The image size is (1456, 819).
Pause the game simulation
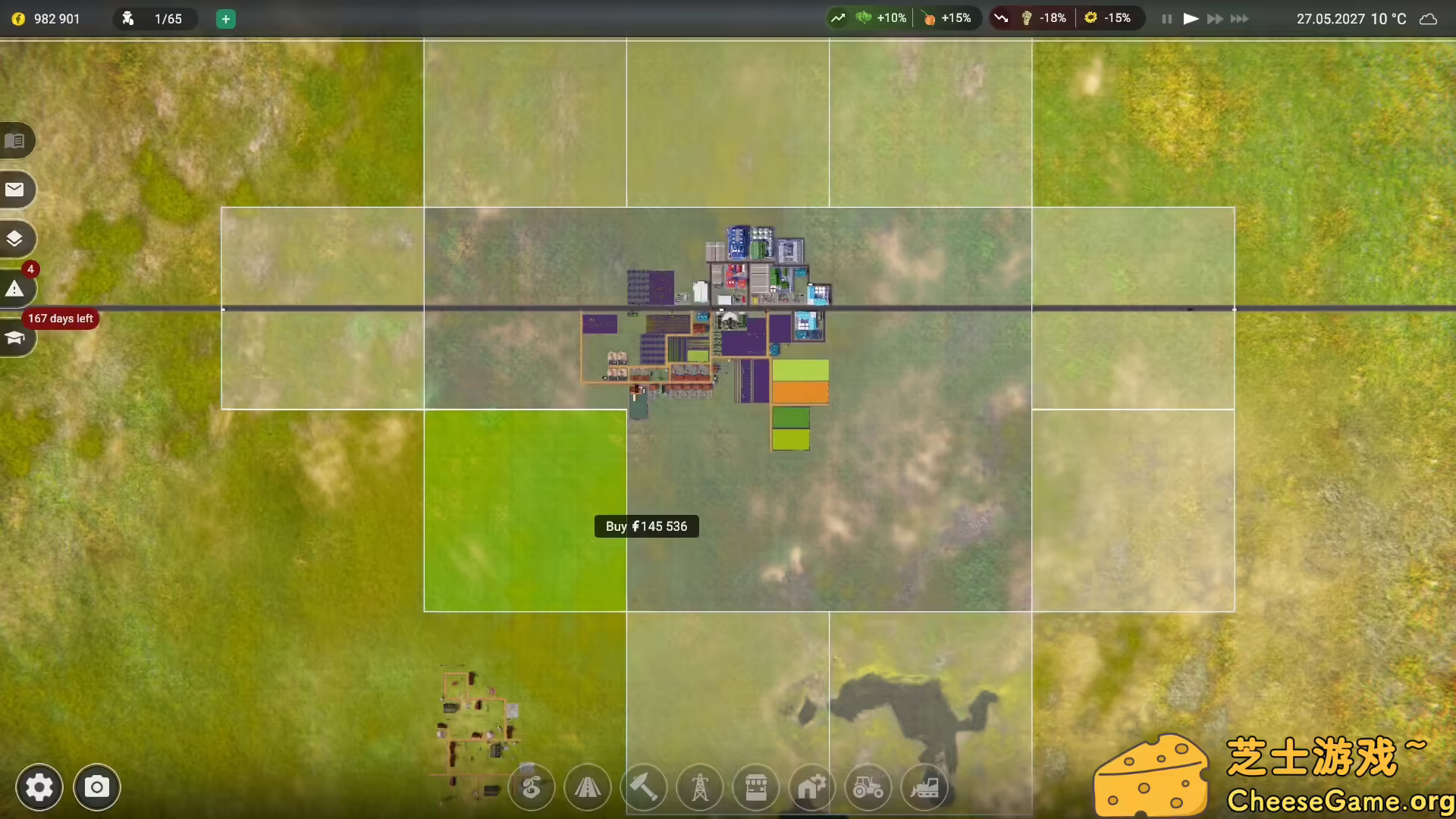[1166, 18]
